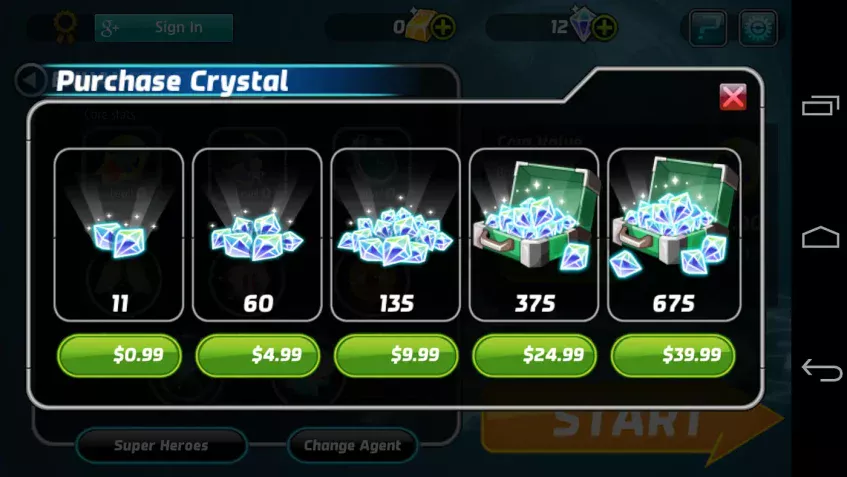Purchase 135 crystals for $9.99
The height and width of the screenshot is (477, 847).
396,355
